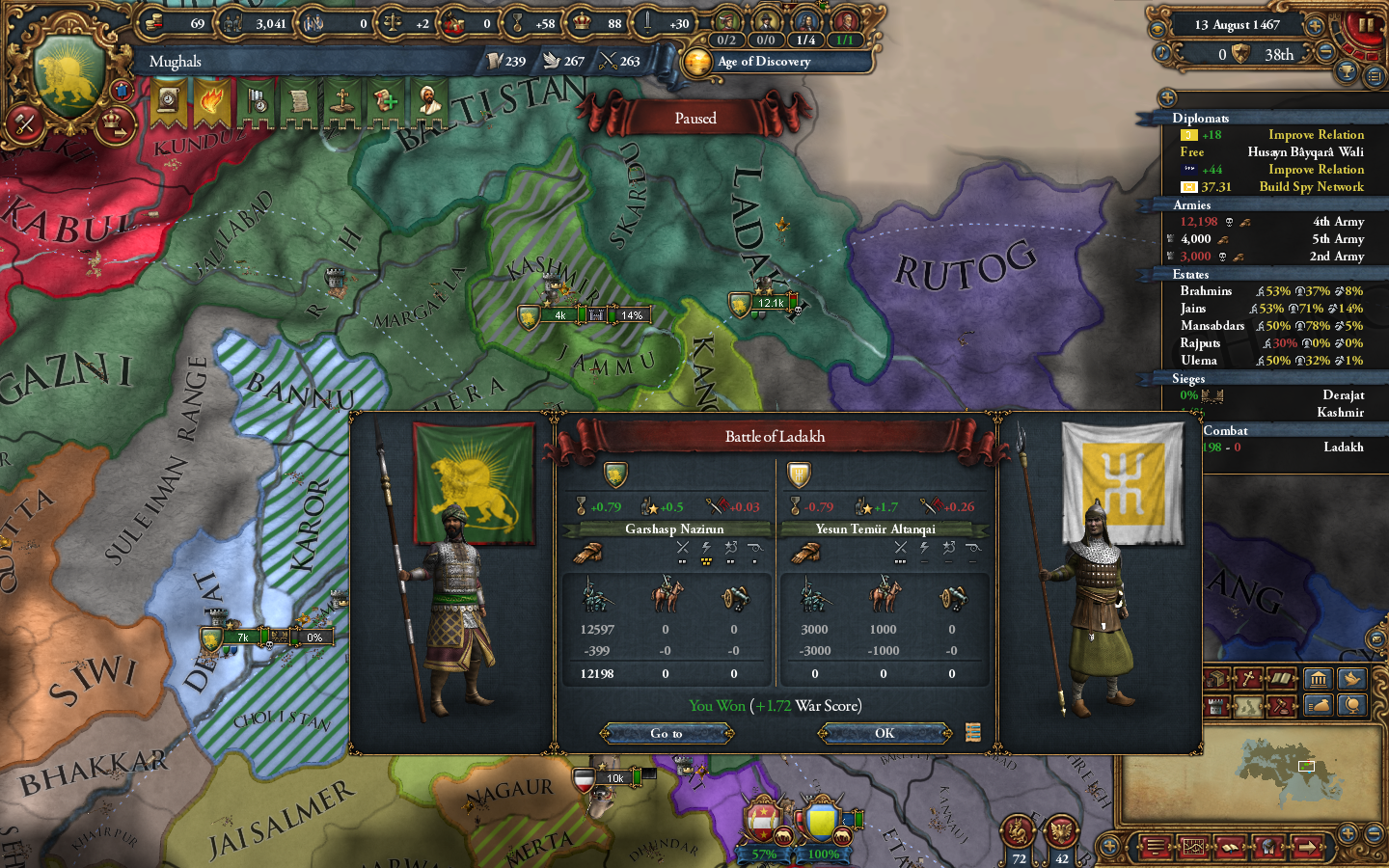Collapse the Armies section in the outliner
Viewport: 1389px width, 868px height.
coord(1190,204)
